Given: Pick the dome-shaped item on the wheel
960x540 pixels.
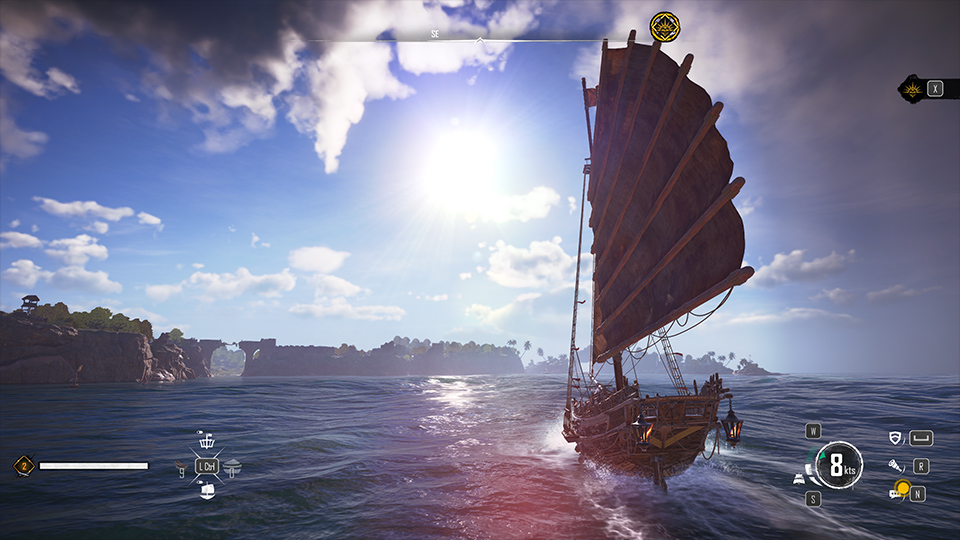Looking at the screenshot, I should point(232,465).
